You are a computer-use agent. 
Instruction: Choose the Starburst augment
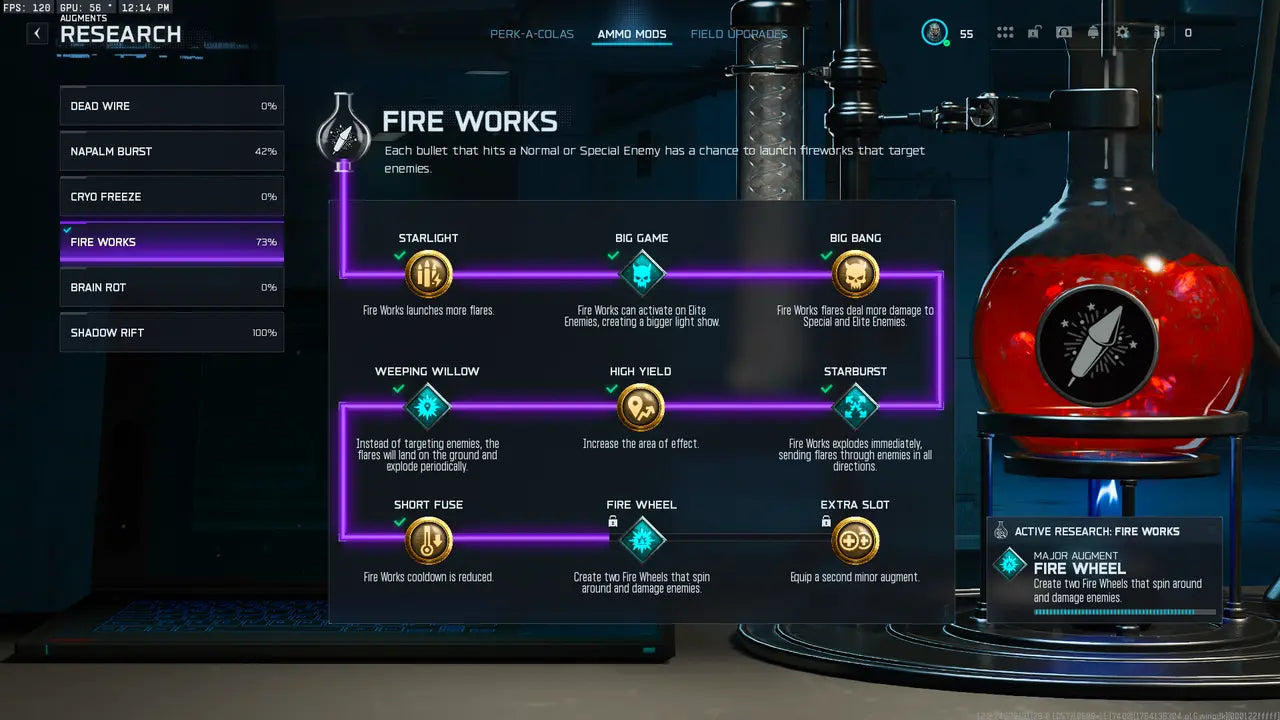coord(855,407)
